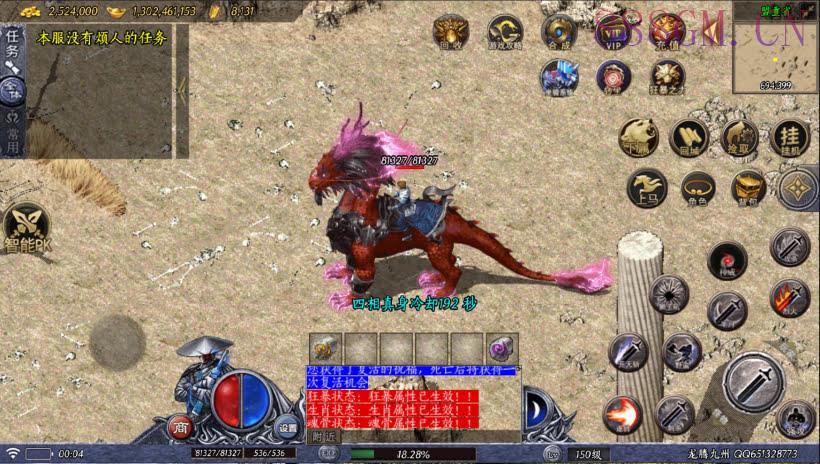The image size is (820, 464).
Task: Tap the 上马 mount button
Action: tap(647, 187)
